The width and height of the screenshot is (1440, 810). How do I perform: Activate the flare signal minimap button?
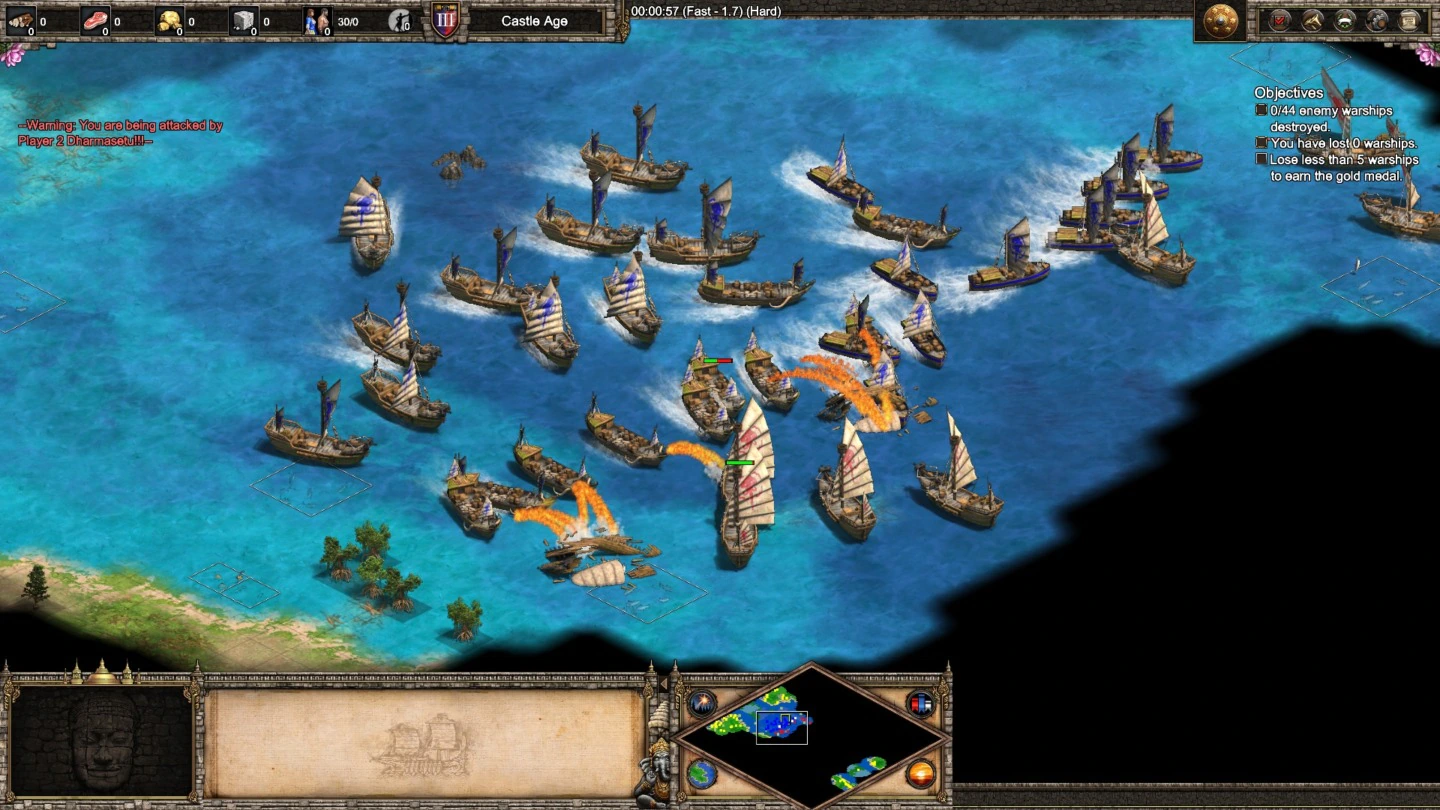[702, 703]
